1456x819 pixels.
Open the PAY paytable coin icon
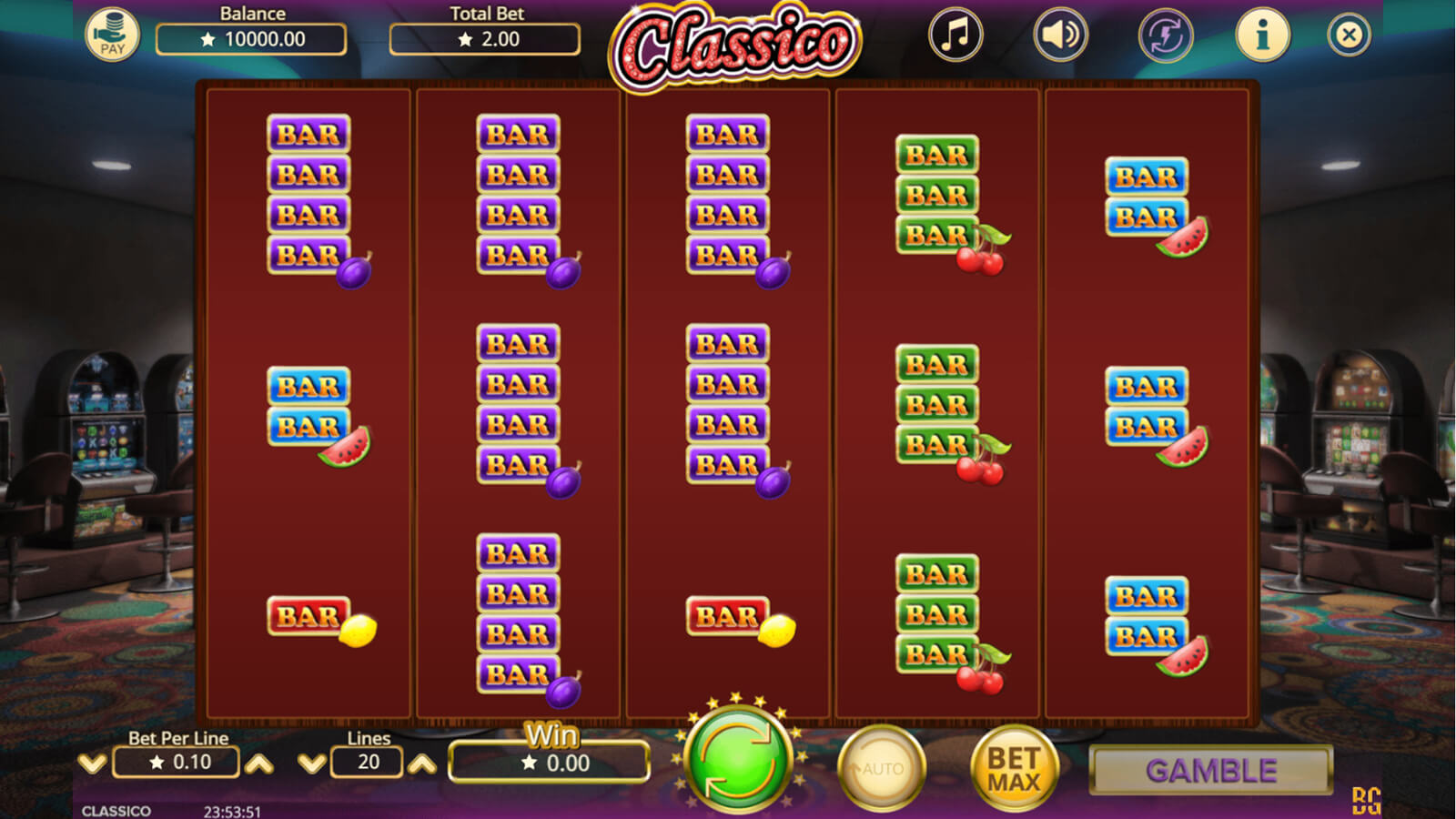pos(112,35)
